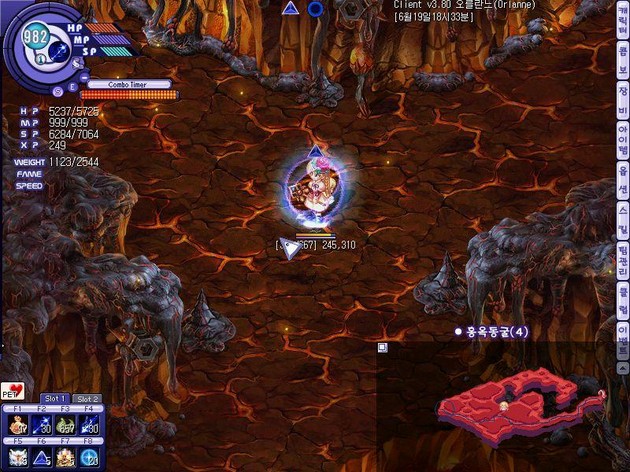Activate the F2 blue arrow skill
The height and width of the screenshot is (472, 630).
point(42,427)
